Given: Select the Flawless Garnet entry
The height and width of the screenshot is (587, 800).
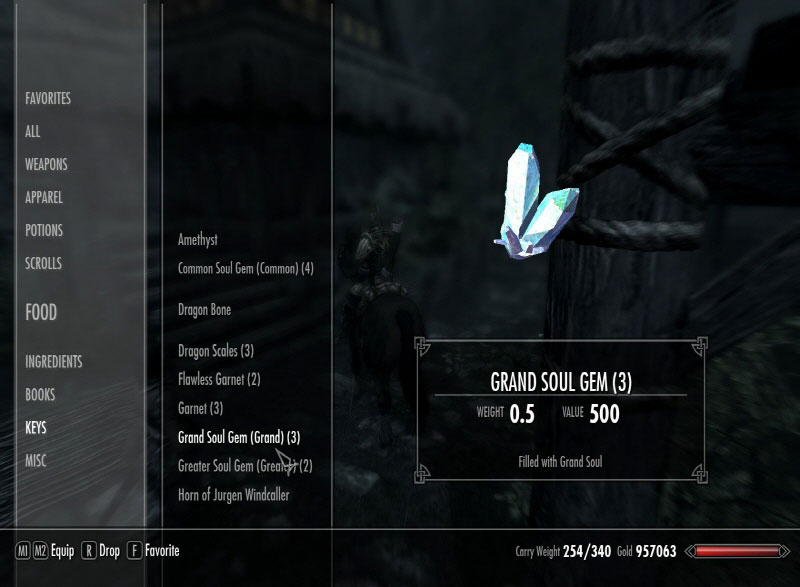Looking at the screenshot, I should pos(219,379).
